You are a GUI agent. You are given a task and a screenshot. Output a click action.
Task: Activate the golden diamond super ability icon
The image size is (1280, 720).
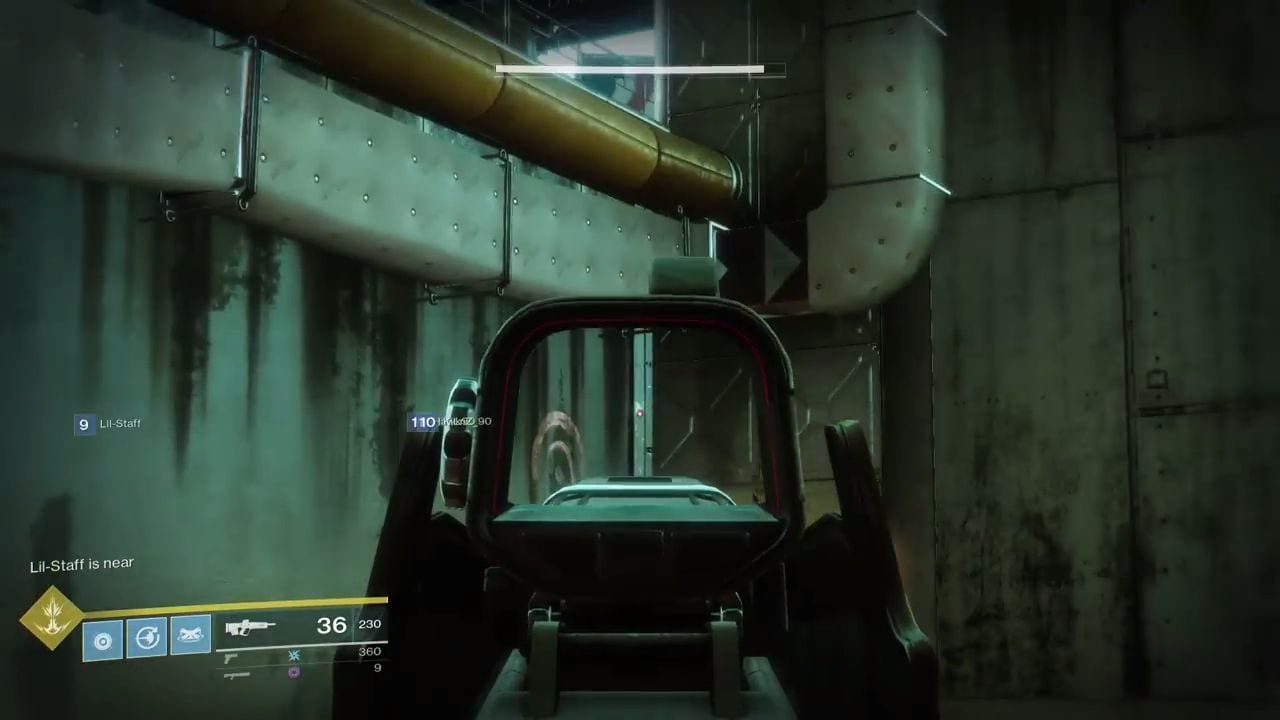point(51,617)
